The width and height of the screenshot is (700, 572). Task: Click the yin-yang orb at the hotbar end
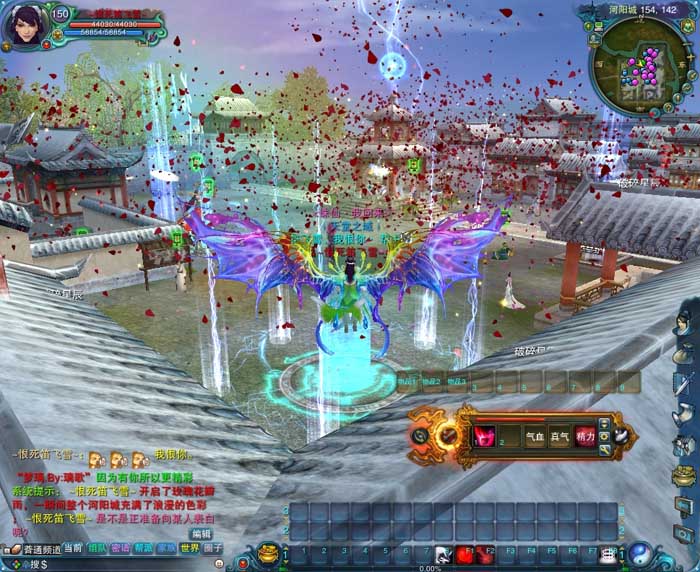pos(640,552)
